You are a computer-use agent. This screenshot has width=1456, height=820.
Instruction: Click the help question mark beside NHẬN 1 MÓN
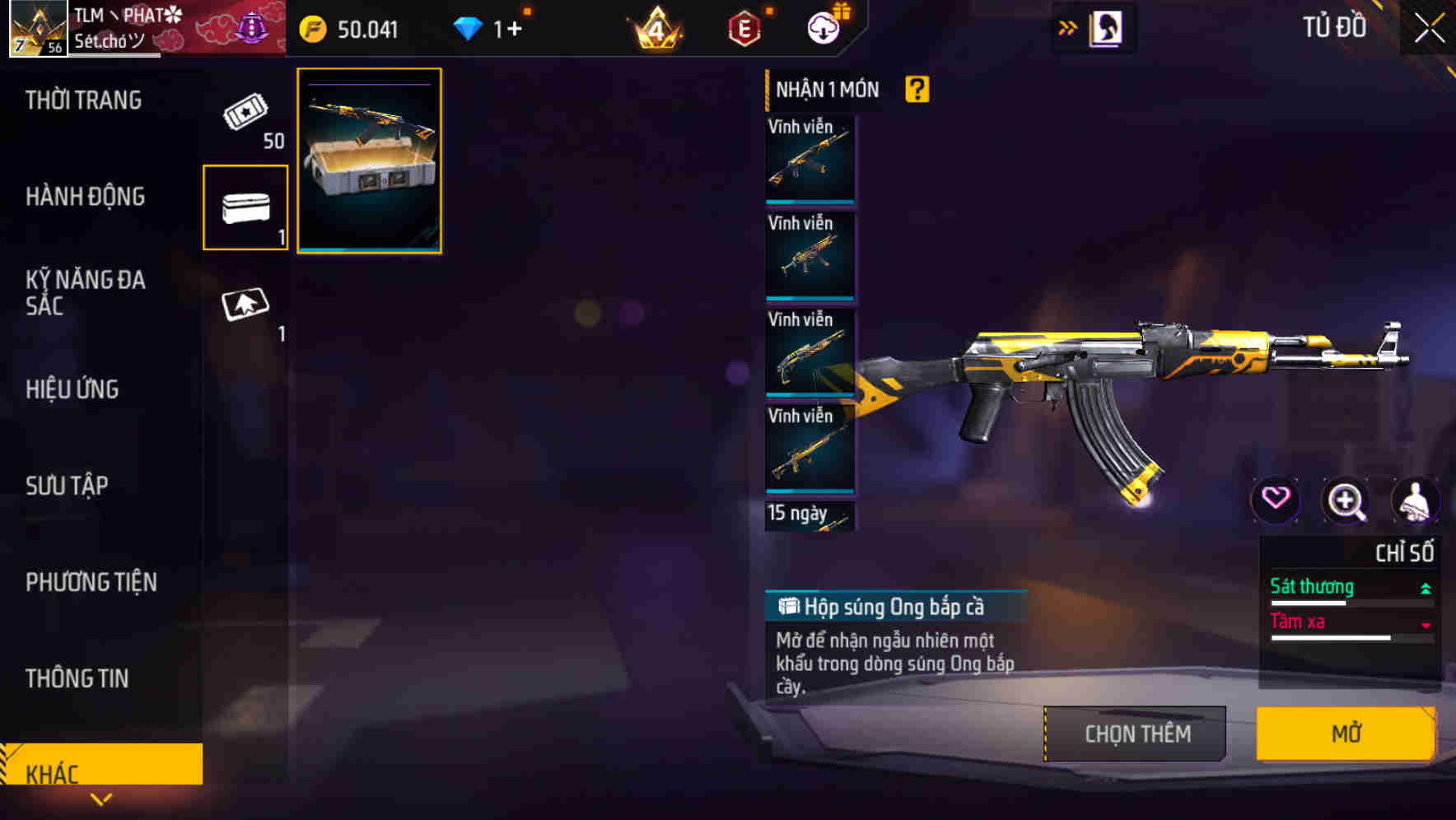918,88
